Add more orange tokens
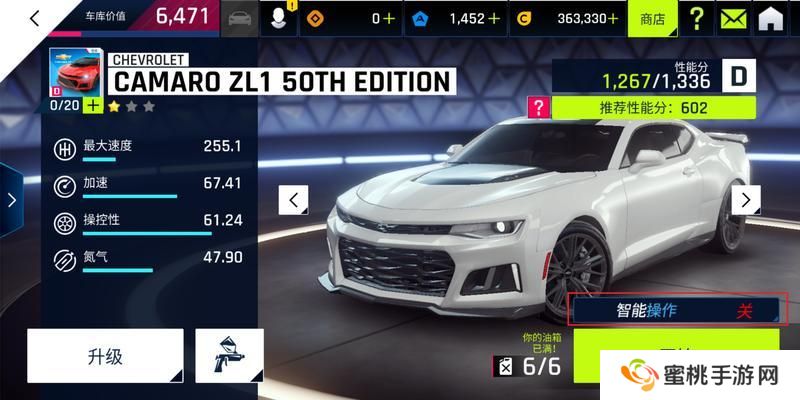The height and width of the screenshot is (400, 800). coord(389,18)
